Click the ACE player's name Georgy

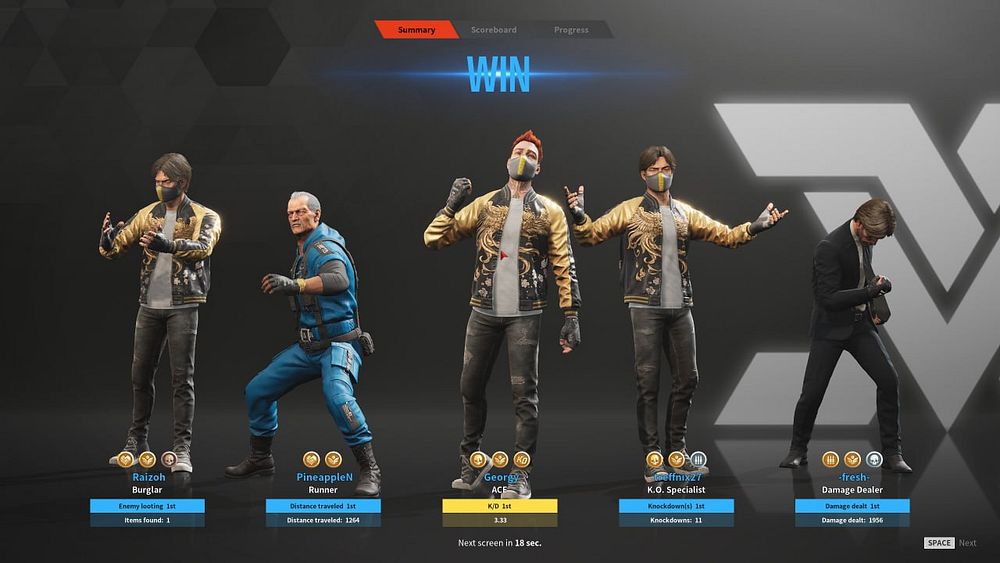coord(500,477)
